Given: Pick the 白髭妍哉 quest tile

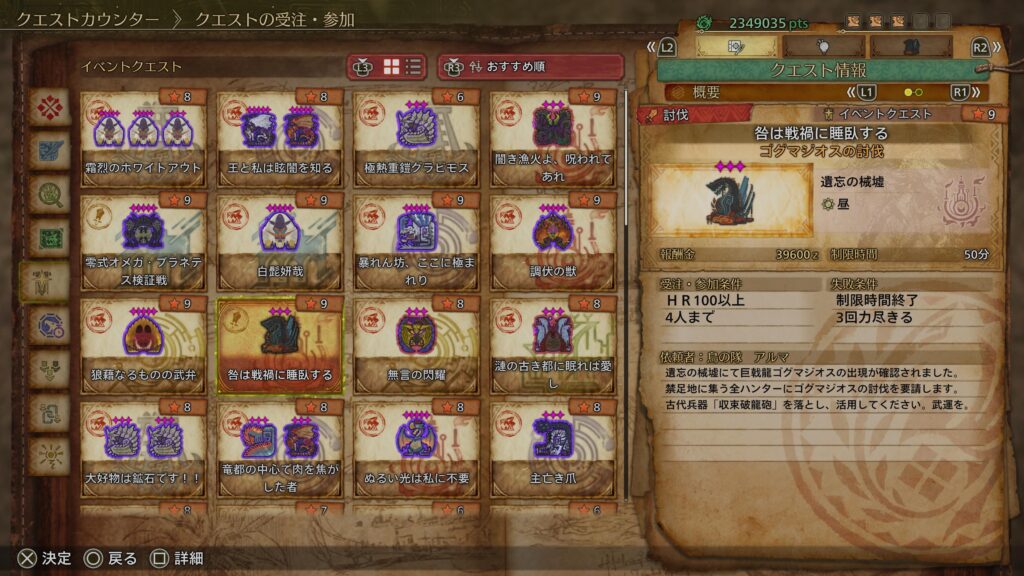Looking at the screenshot, I should (280, 247).
